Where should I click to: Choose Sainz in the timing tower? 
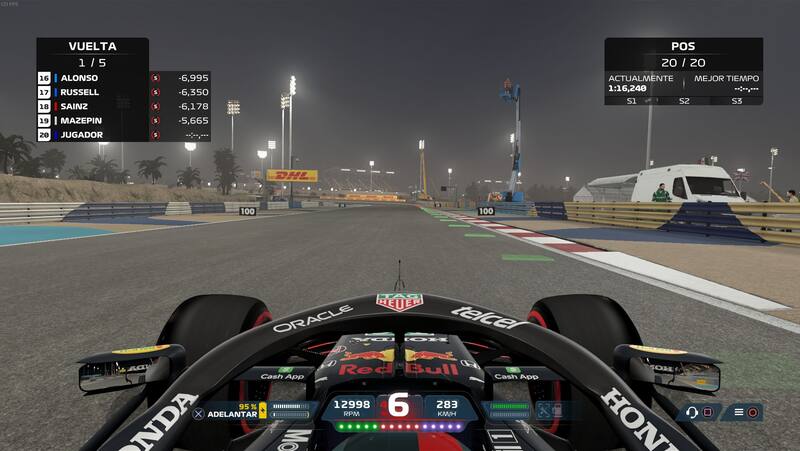click(92, 105)
